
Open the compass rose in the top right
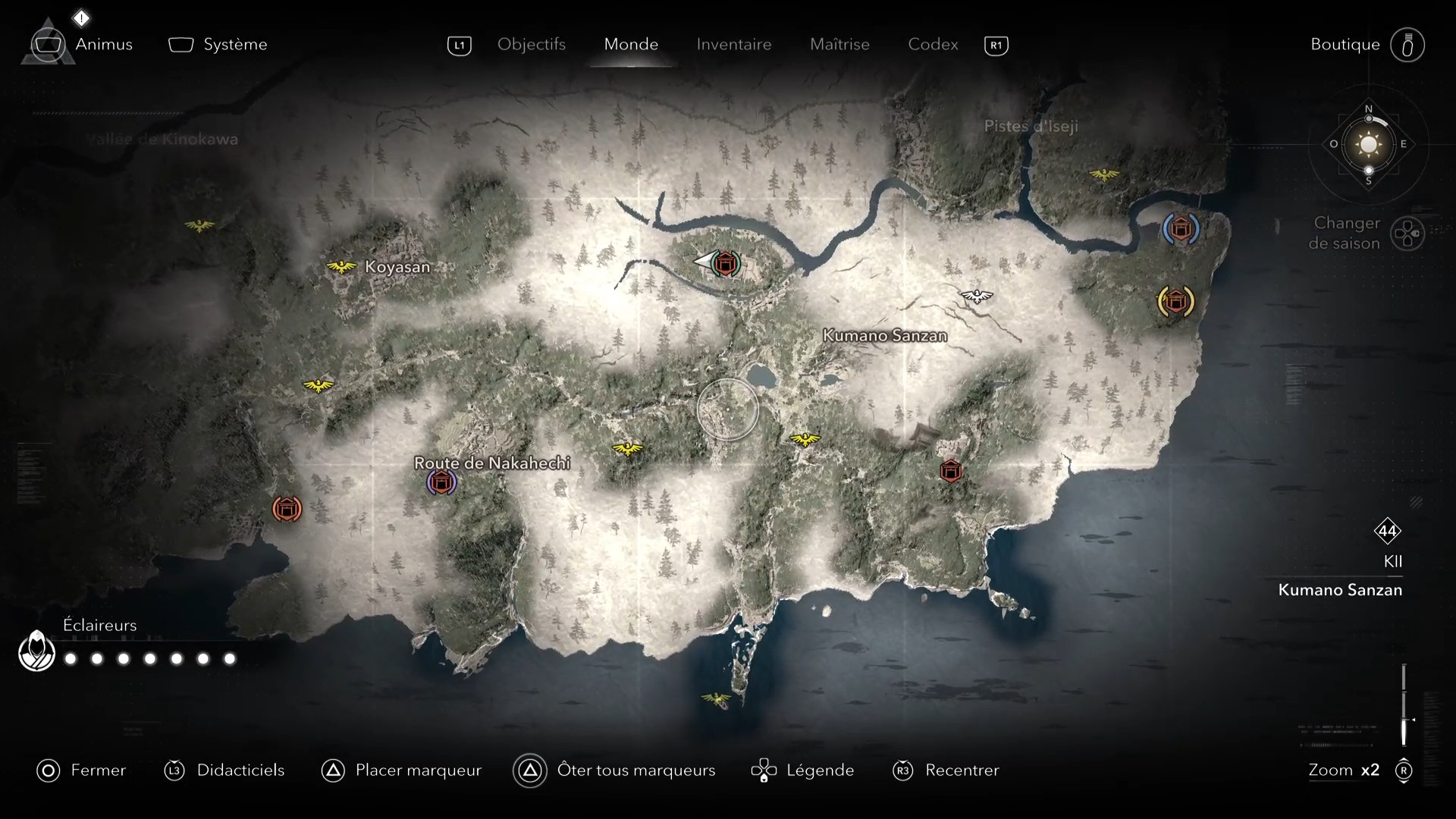[1367, 144]
